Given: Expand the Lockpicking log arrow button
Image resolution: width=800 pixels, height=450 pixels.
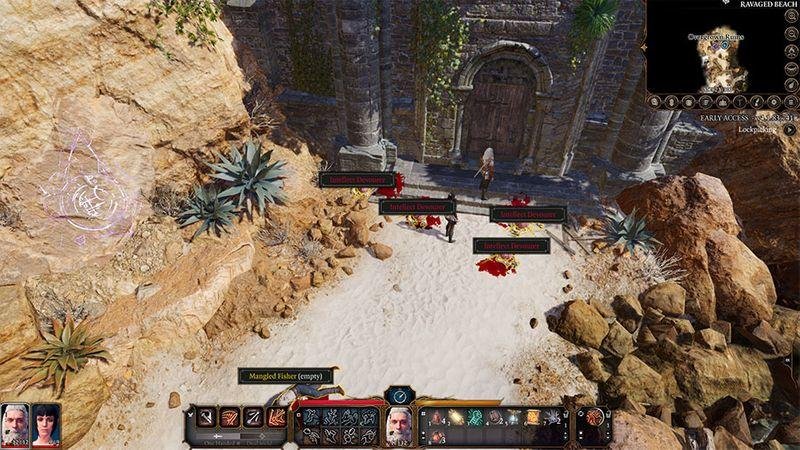Looking at the screenshot, I should coord(789,130).
